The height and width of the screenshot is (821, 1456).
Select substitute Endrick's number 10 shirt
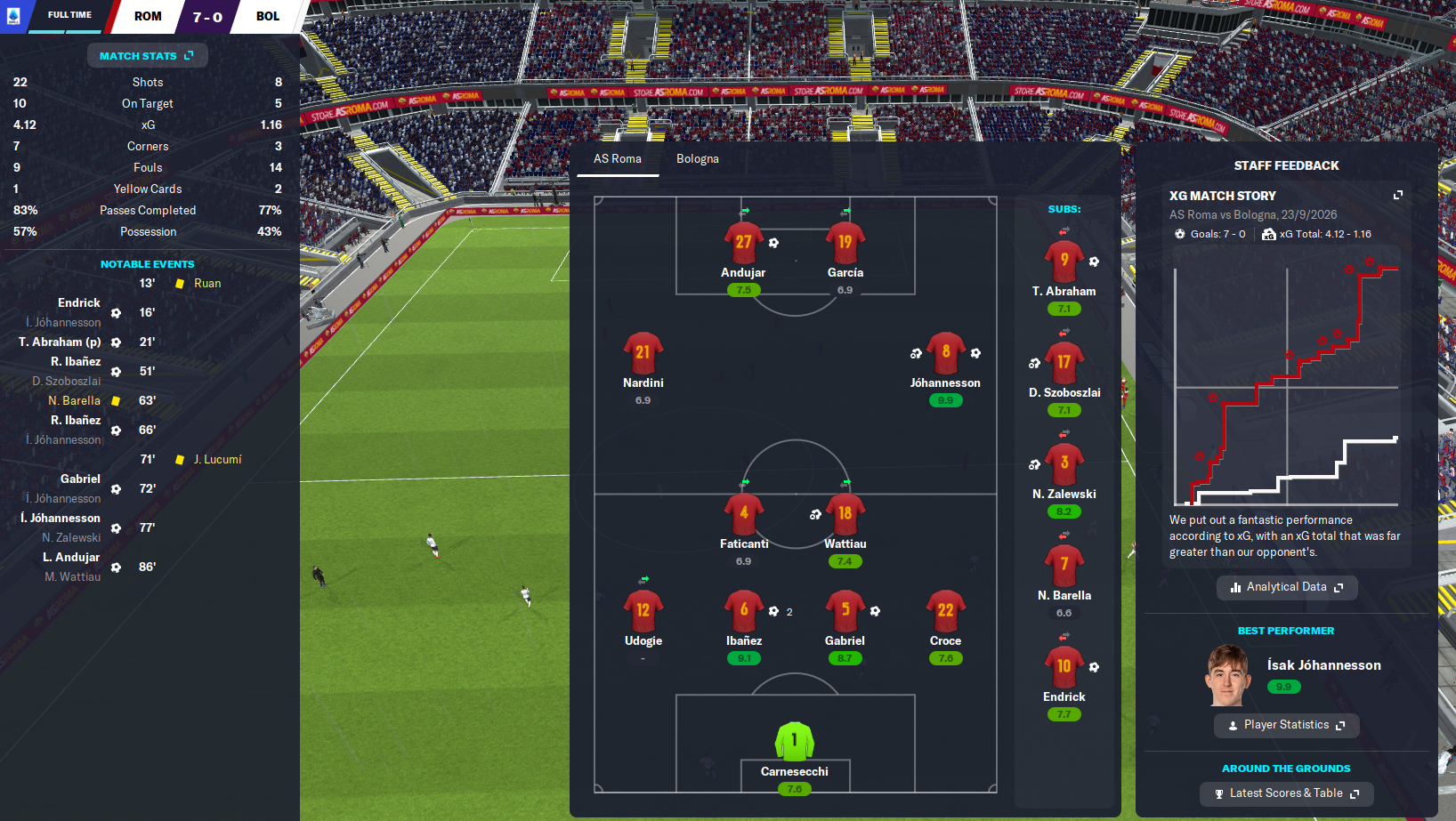click(x=1064, y=667)
